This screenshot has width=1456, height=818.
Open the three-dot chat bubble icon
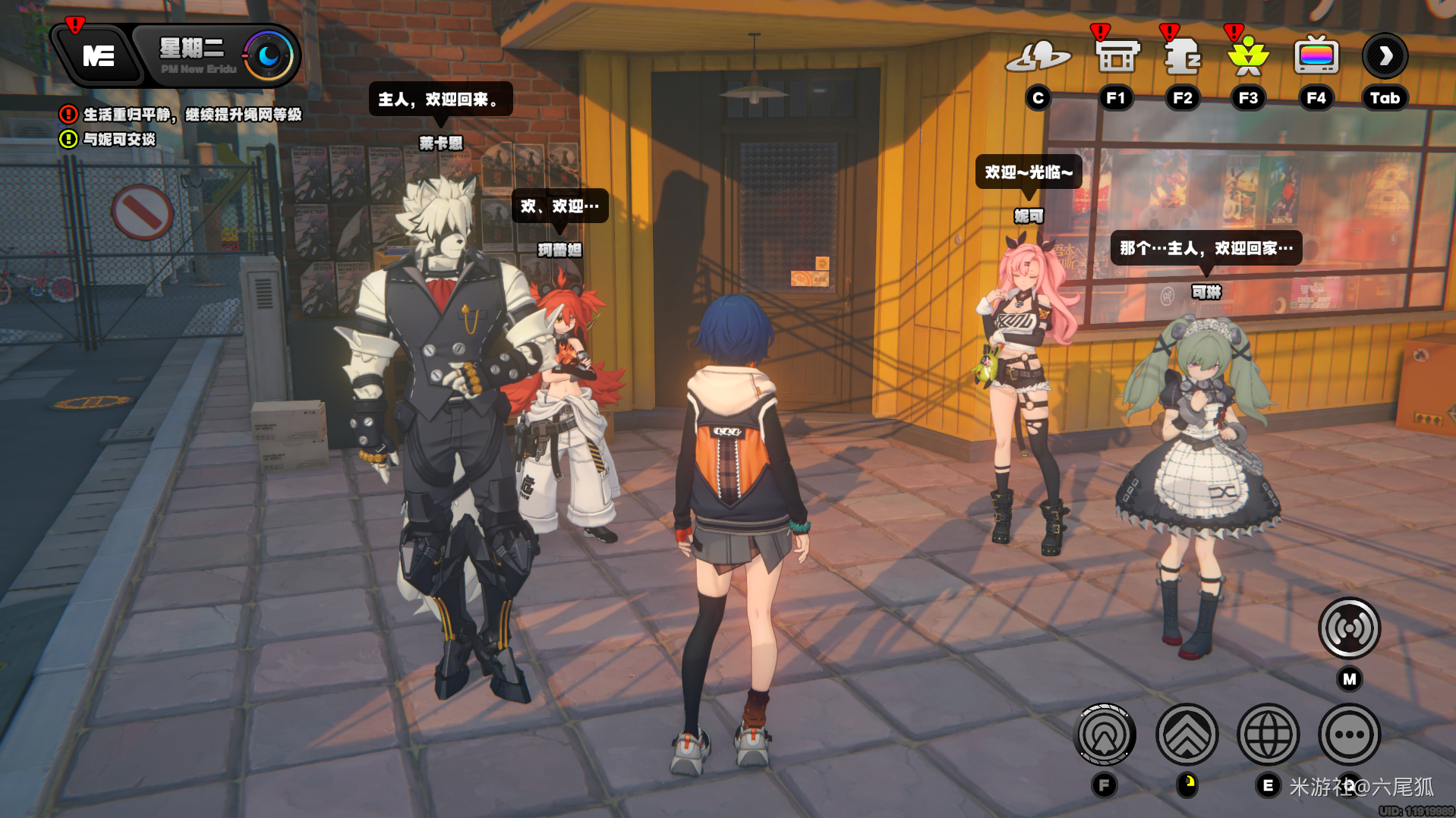1349,734
